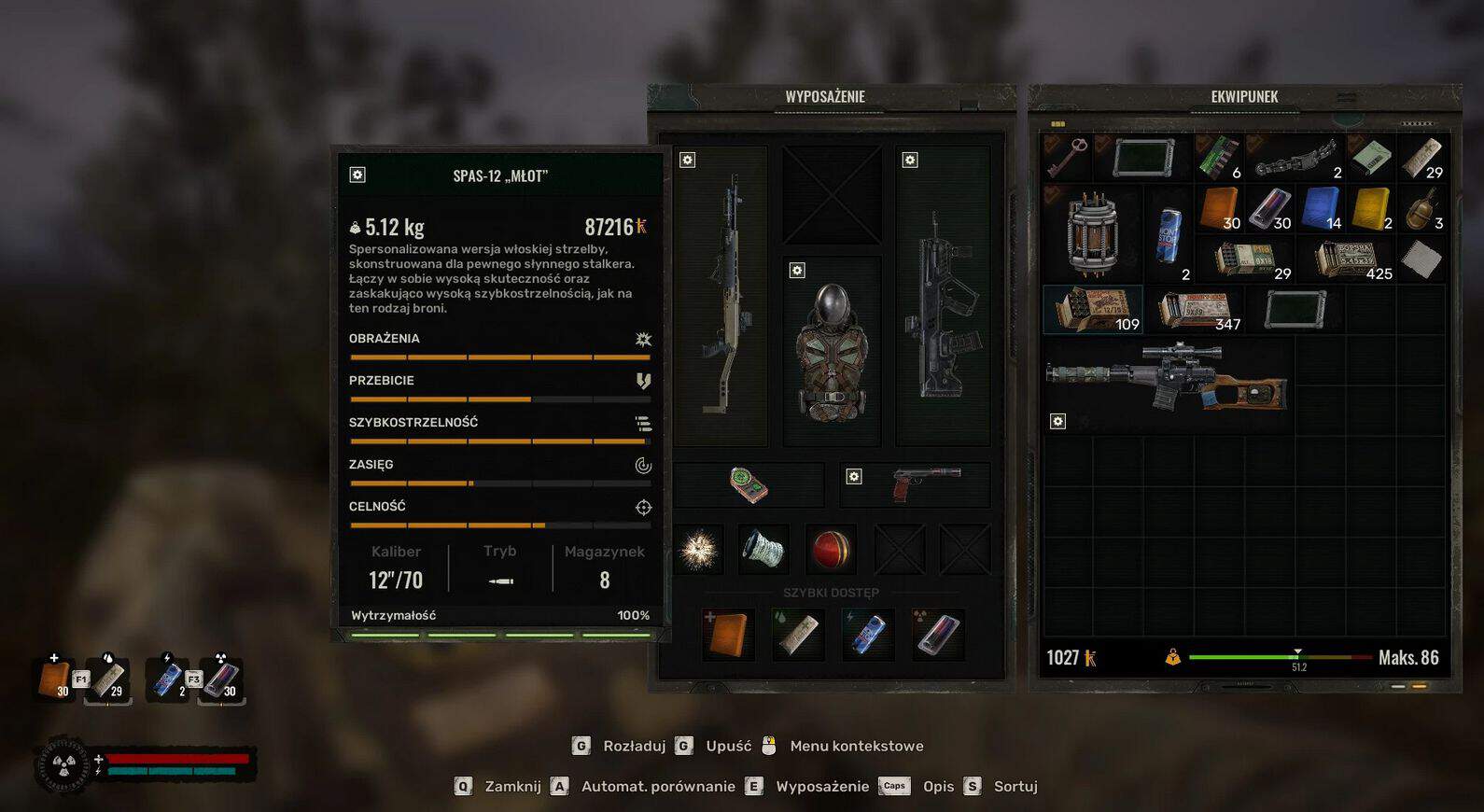Select the old key in inventory
This screenshot has width=1484, height=812.
(1067, 157)
